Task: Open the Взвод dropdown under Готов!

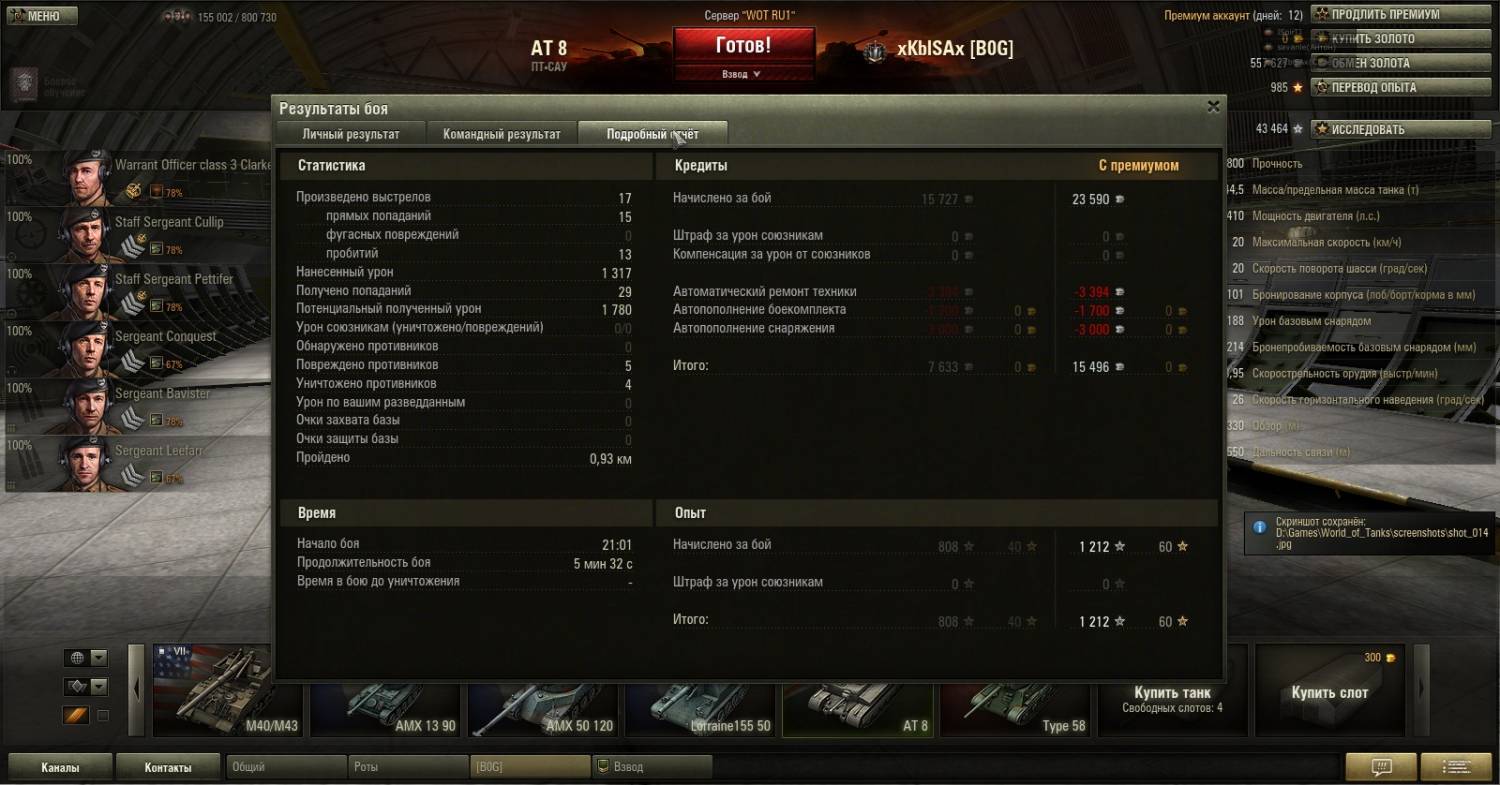Action: click(x=742, y=74)
